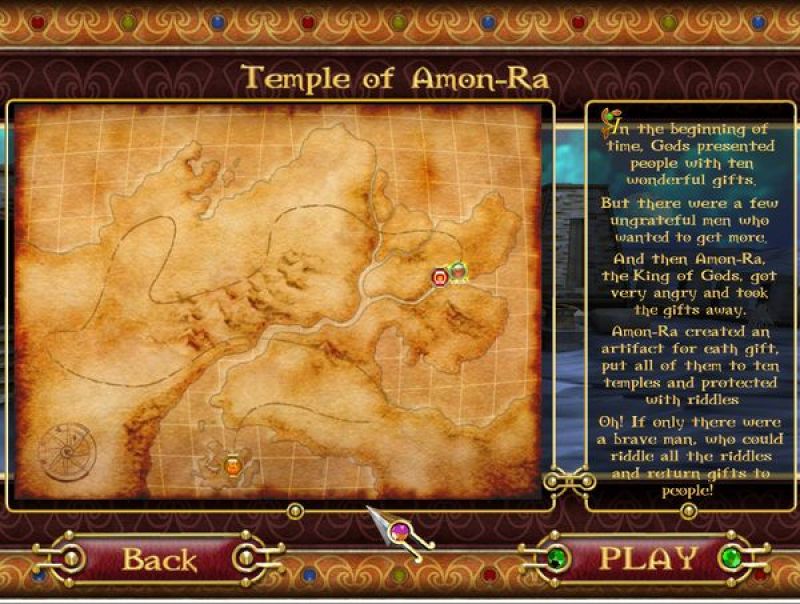Select the red temple marker on the map

(439, 276)
